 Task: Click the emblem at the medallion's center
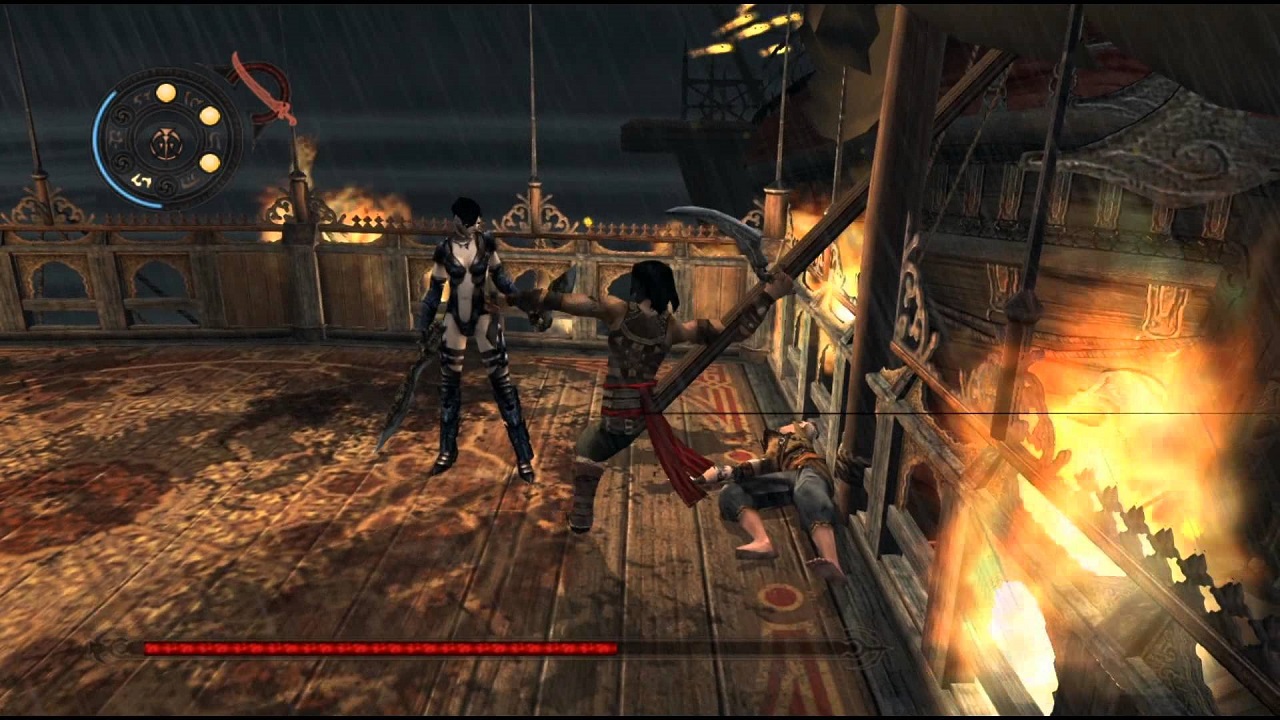coord(166,141)
